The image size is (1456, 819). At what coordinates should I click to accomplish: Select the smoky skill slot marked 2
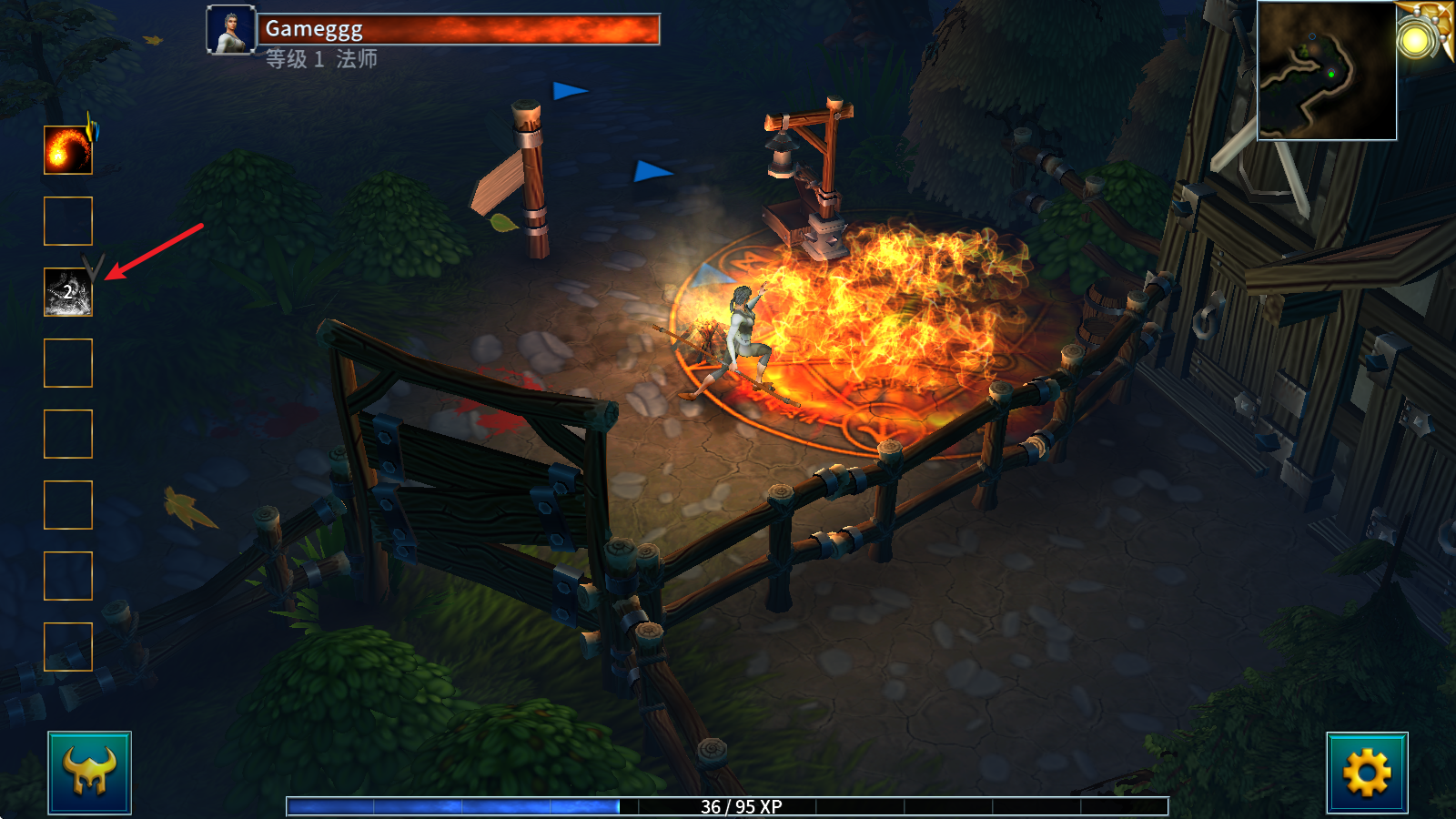coord(68,292)
